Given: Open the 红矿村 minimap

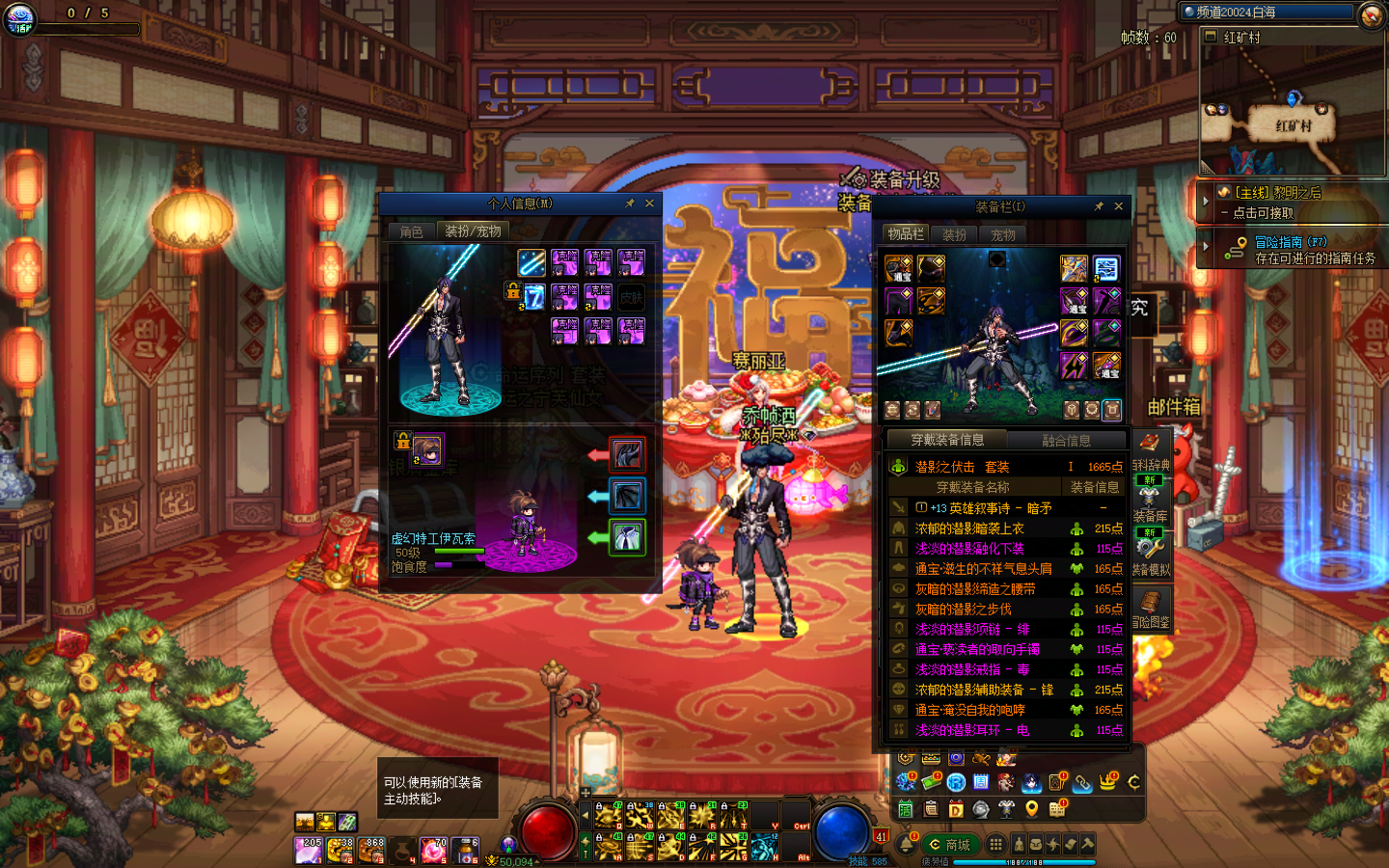Looking at the screenshot, I should (x=1292, y=108).
